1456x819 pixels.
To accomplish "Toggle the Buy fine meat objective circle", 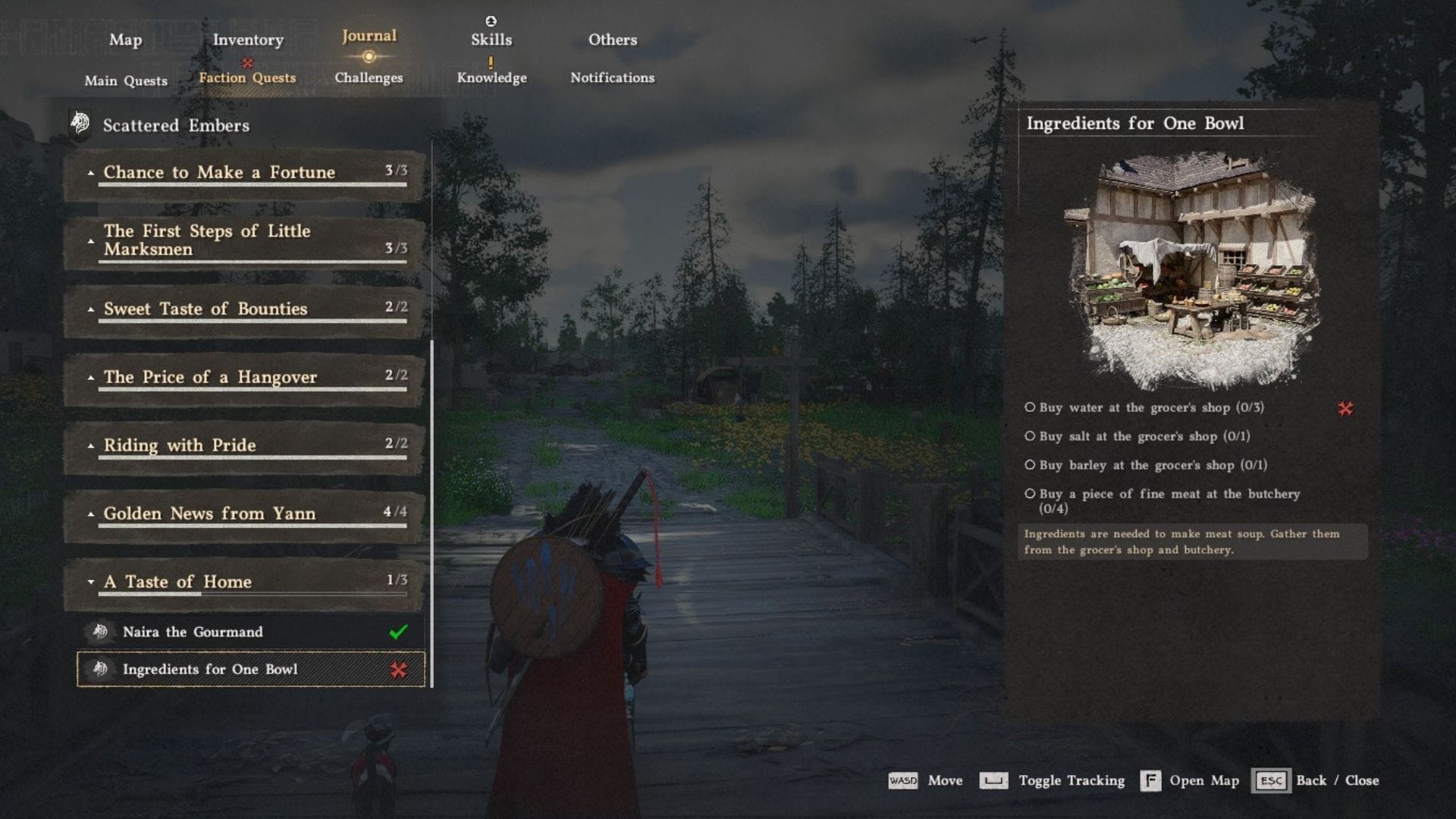I will click(x=1031, y=494).
